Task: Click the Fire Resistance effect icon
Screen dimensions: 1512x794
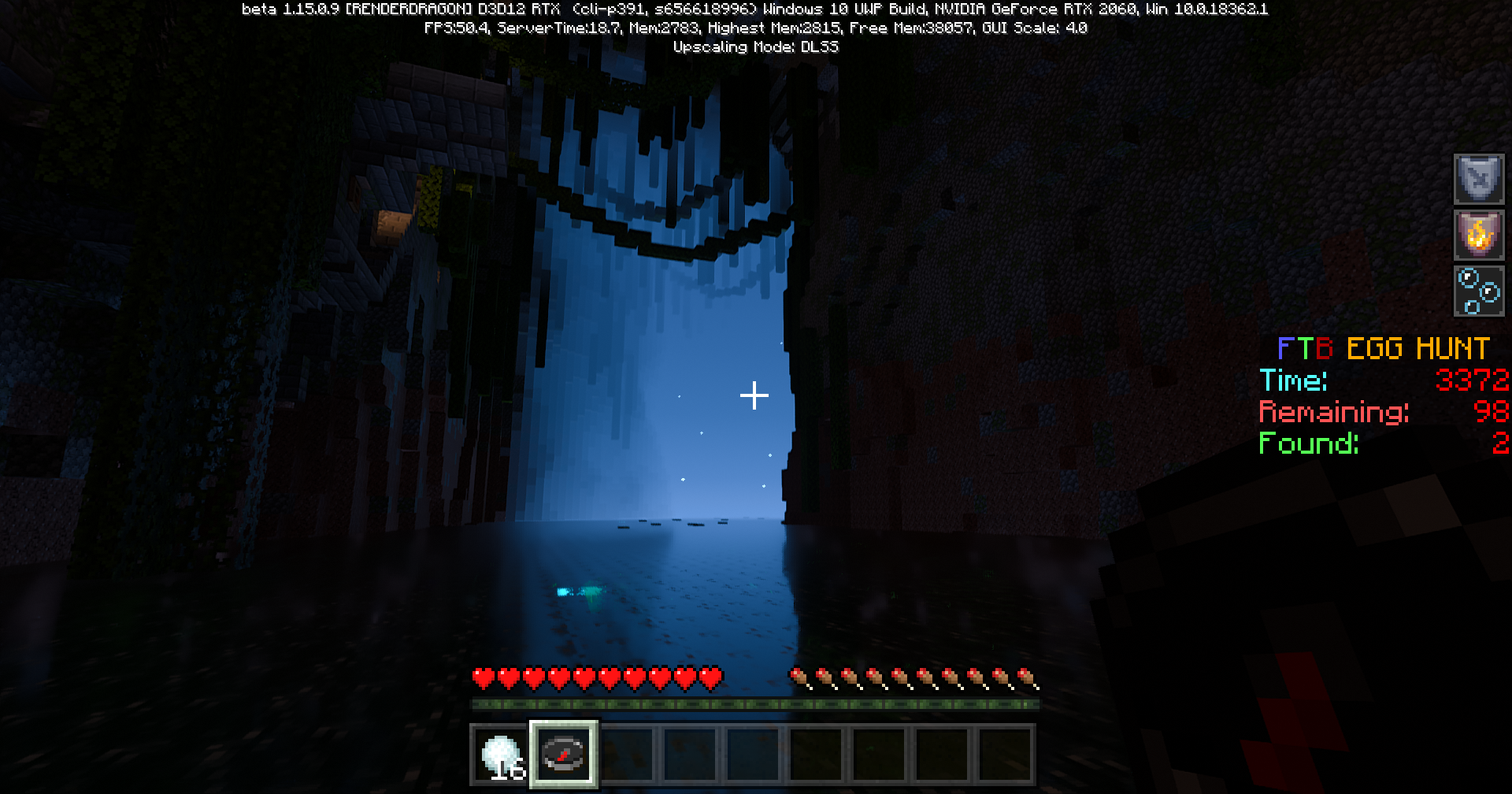Action: [x=1478, y=235]
